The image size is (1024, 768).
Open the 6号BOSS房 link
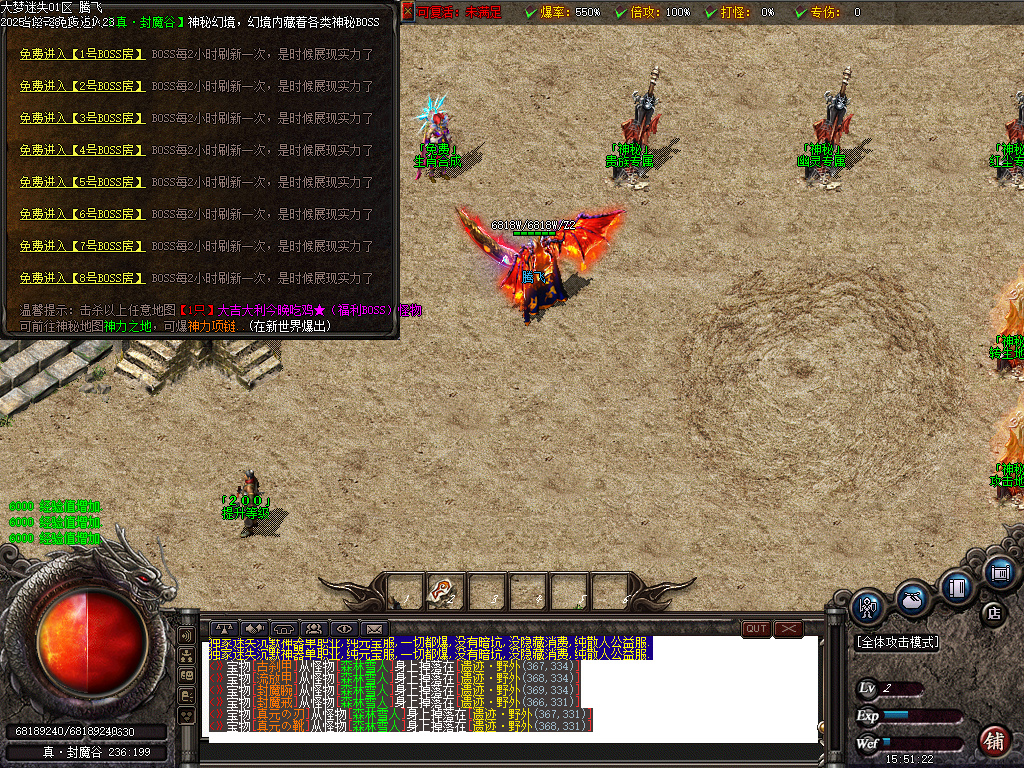tap(82, 214)
